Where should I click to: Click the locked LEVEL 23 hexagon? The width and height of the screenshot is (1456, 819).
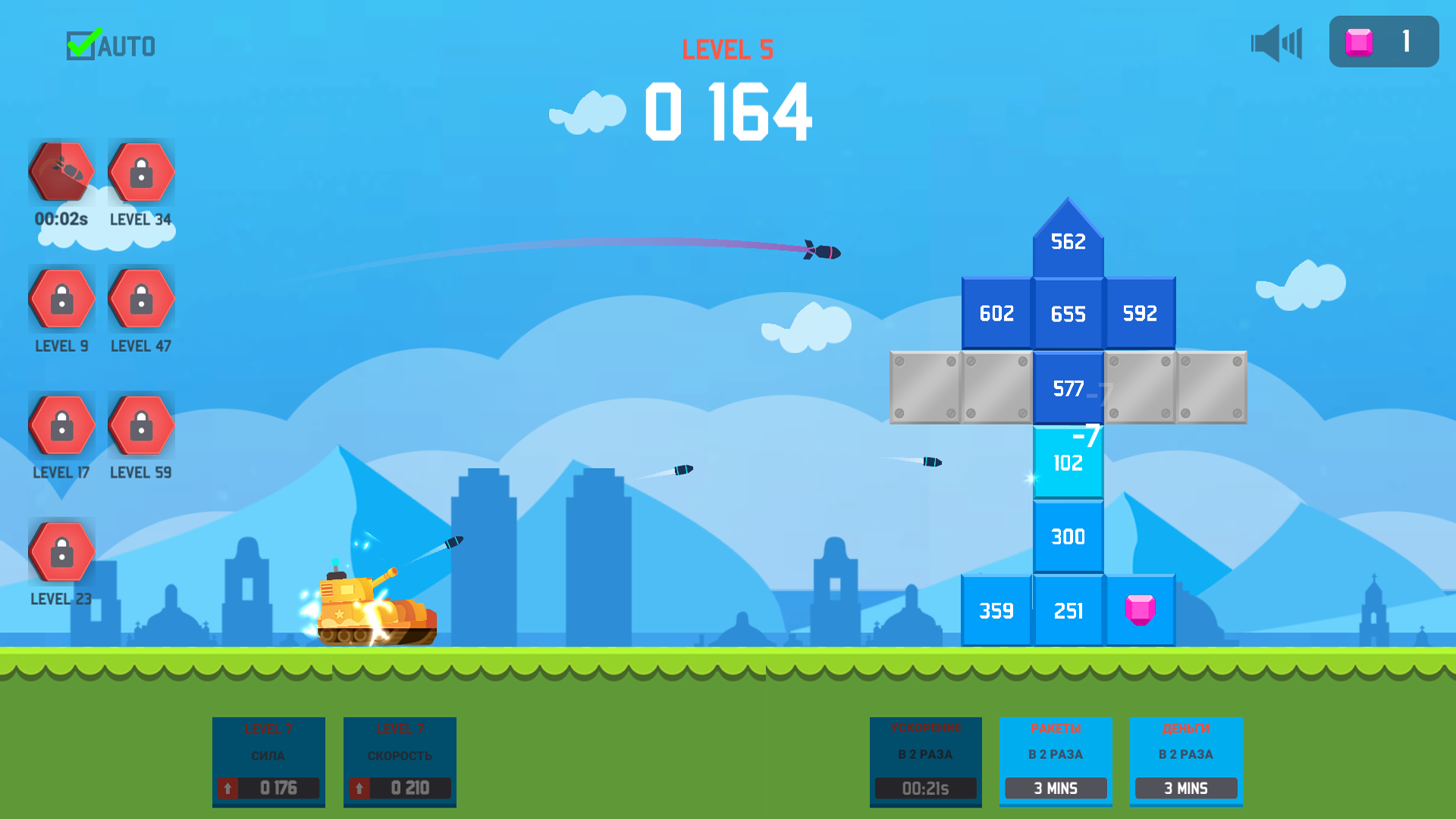61,551
